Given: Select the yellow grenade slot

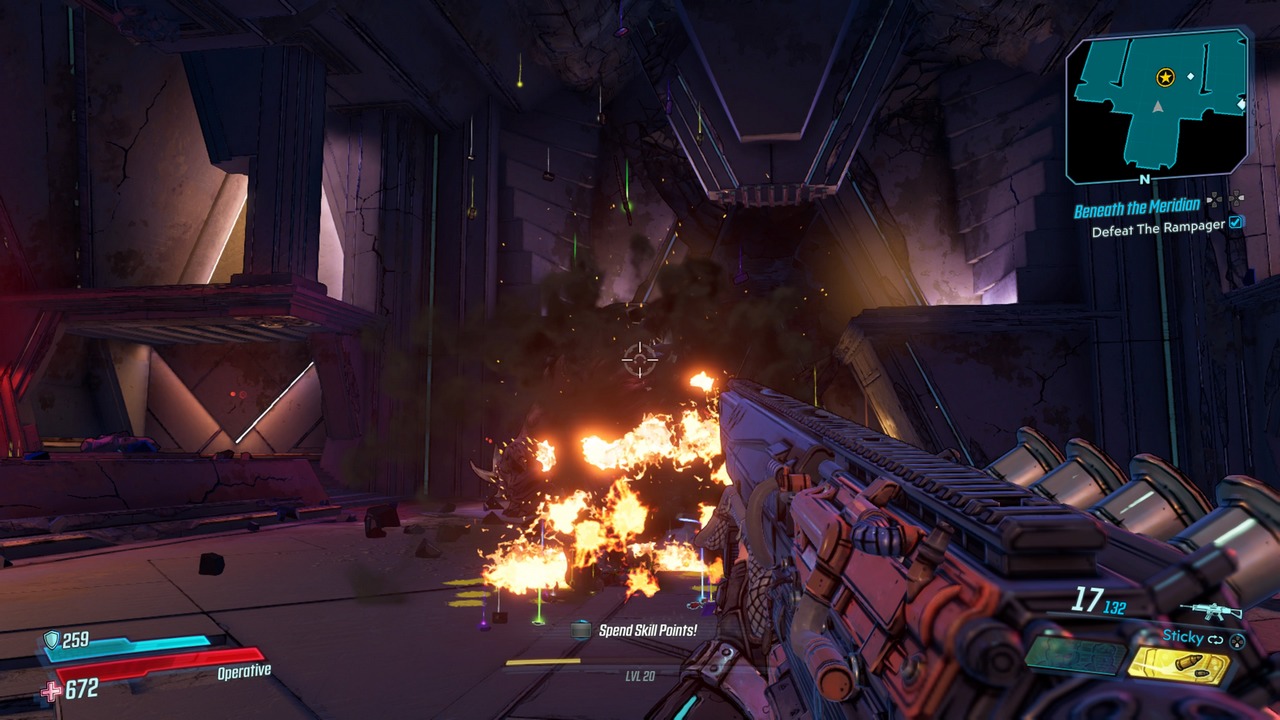Looking at the screenshot, I should 1178,666.
